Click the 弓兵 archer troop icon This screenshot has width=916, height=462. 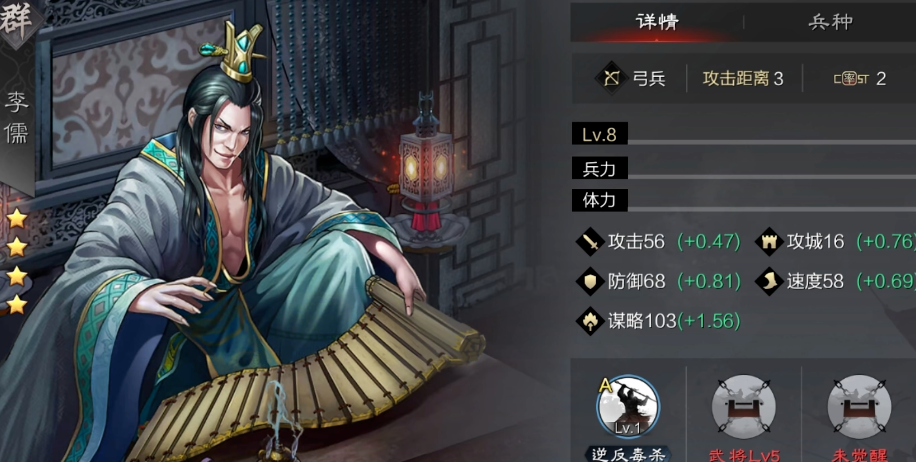[x=609, y=78]
